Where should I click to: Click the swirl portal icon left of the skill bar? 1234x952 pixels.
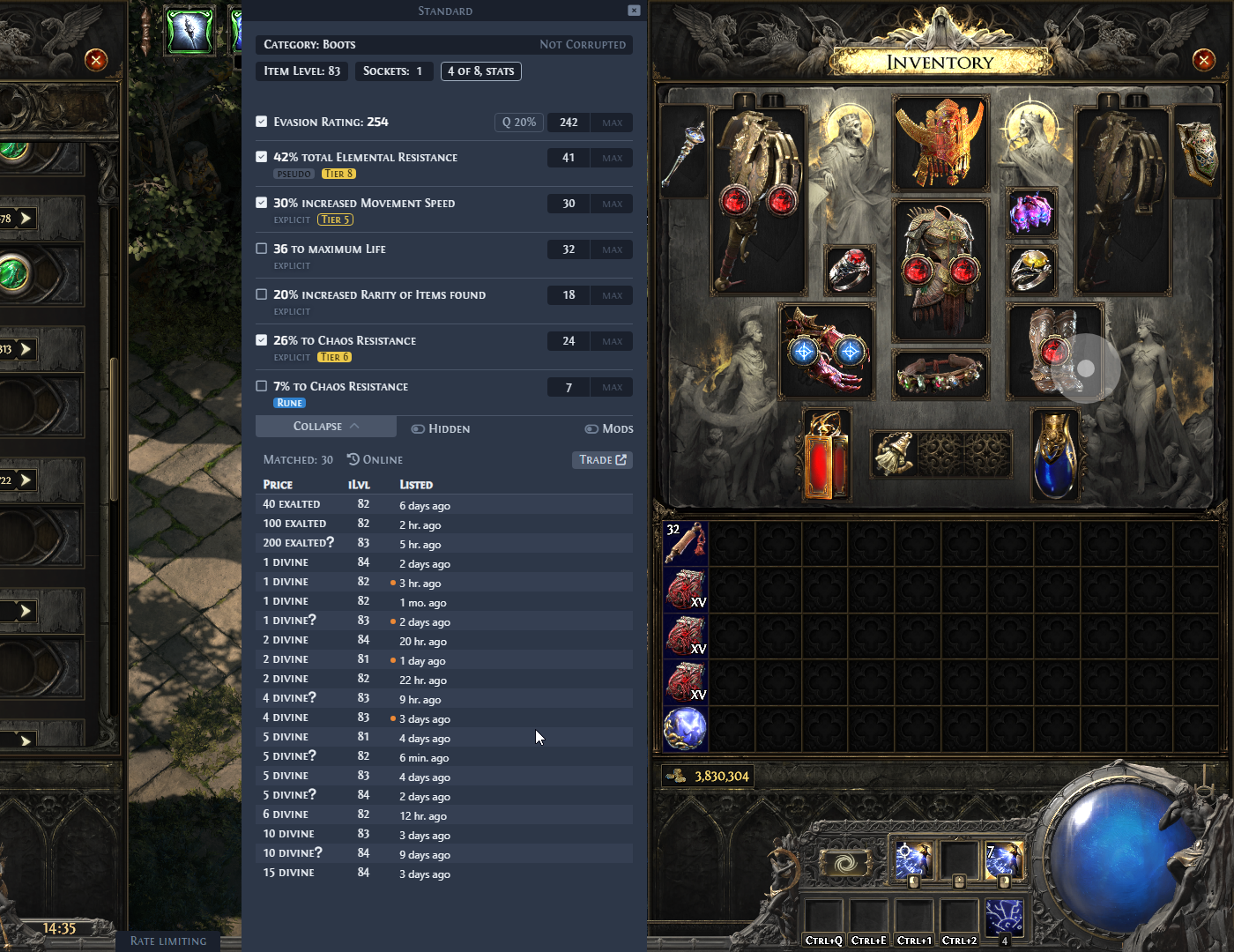click(847, 862)
